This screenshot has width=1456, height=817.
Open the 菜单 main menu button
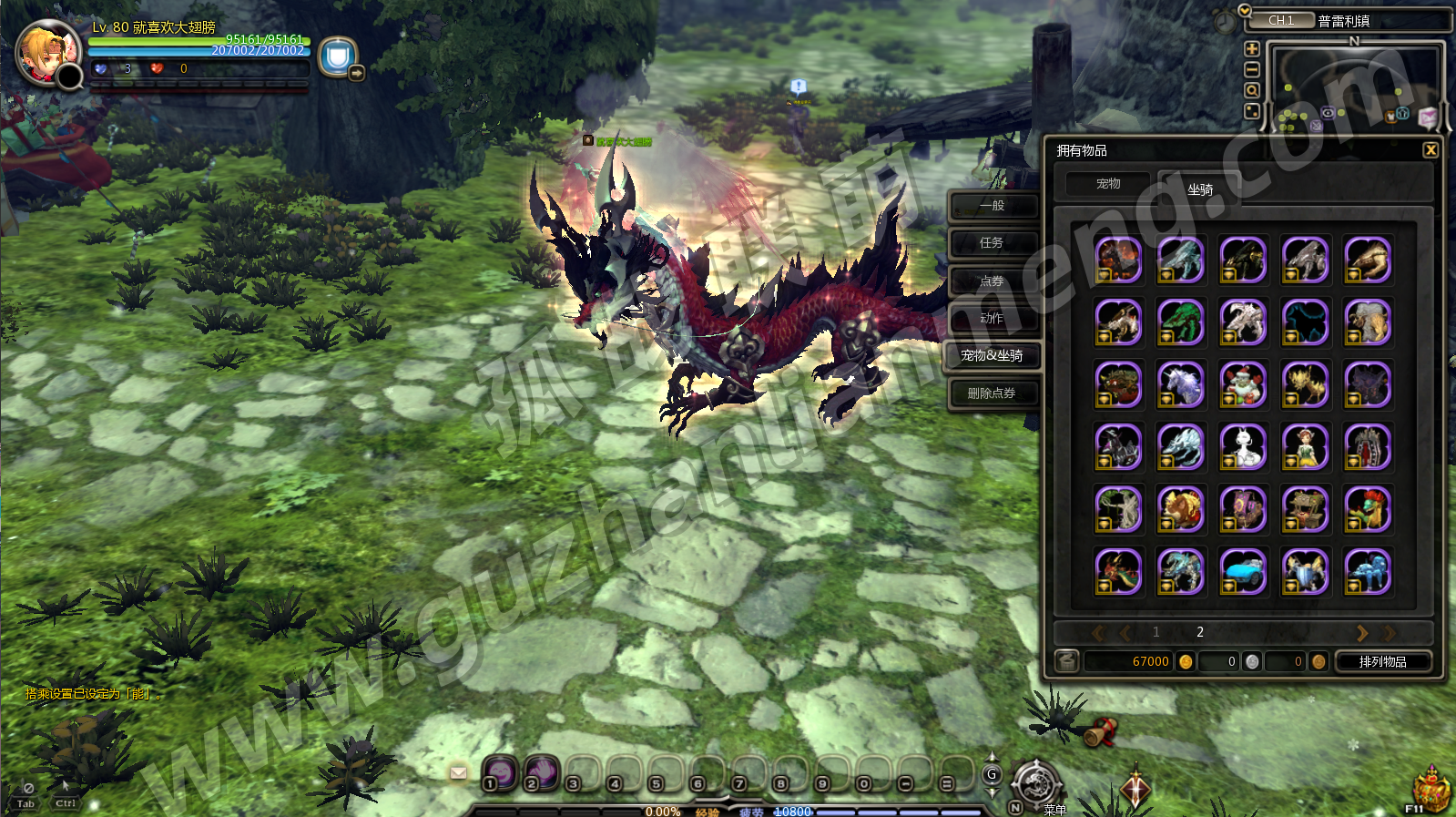click(1036, 783)
